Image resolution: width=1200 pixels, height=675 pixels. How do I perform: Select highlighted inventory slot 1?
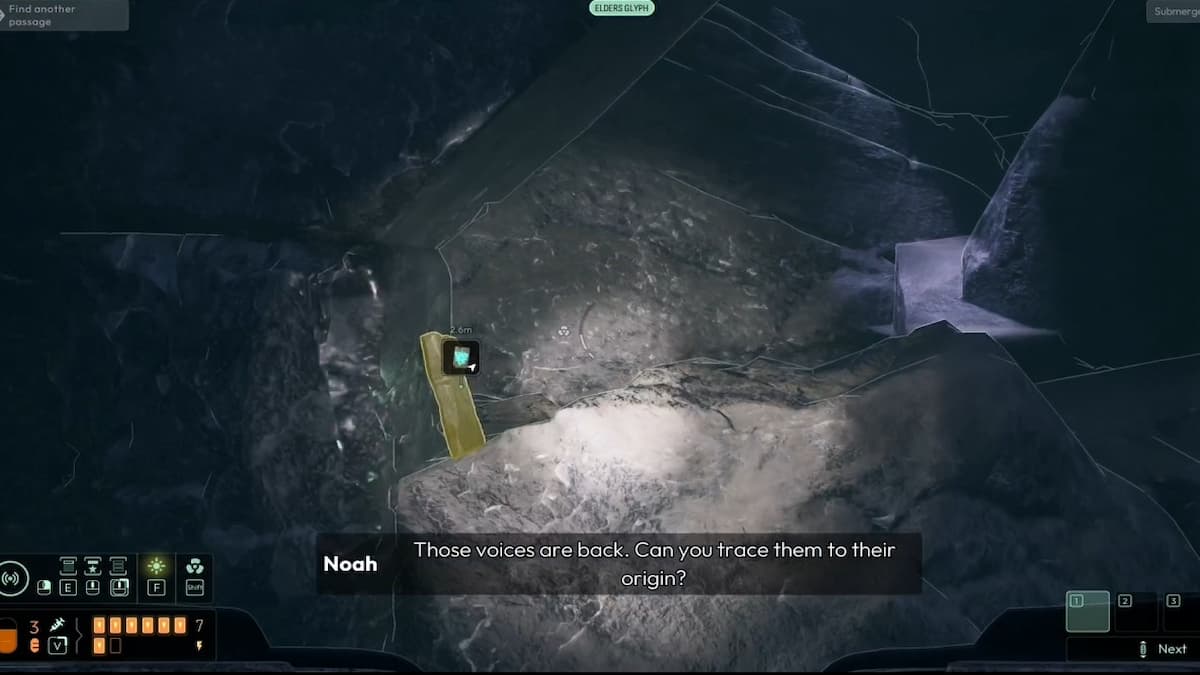pos(1087,611)
